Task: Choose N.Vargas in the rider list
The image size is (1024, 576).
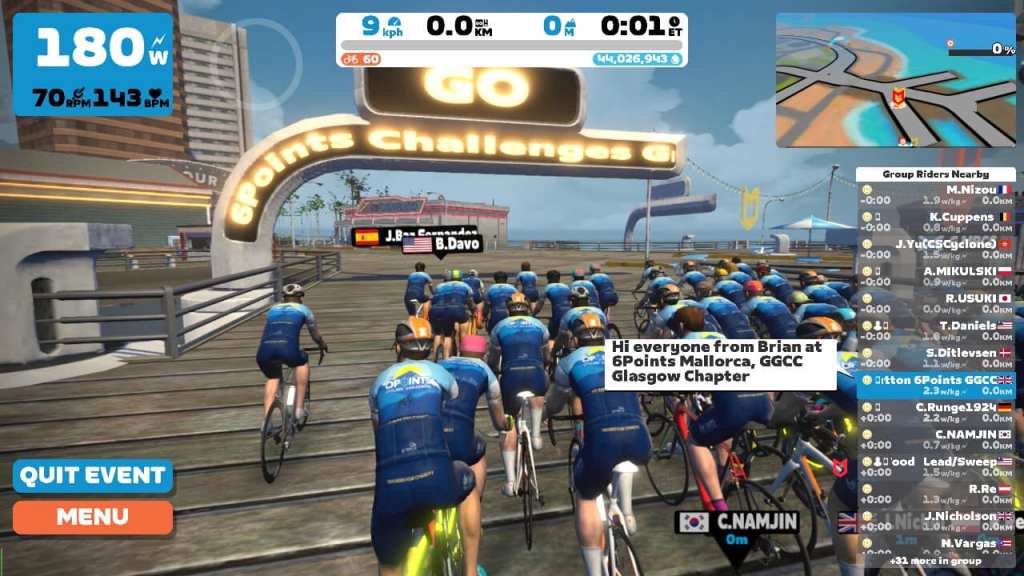Action: (936, 547)
